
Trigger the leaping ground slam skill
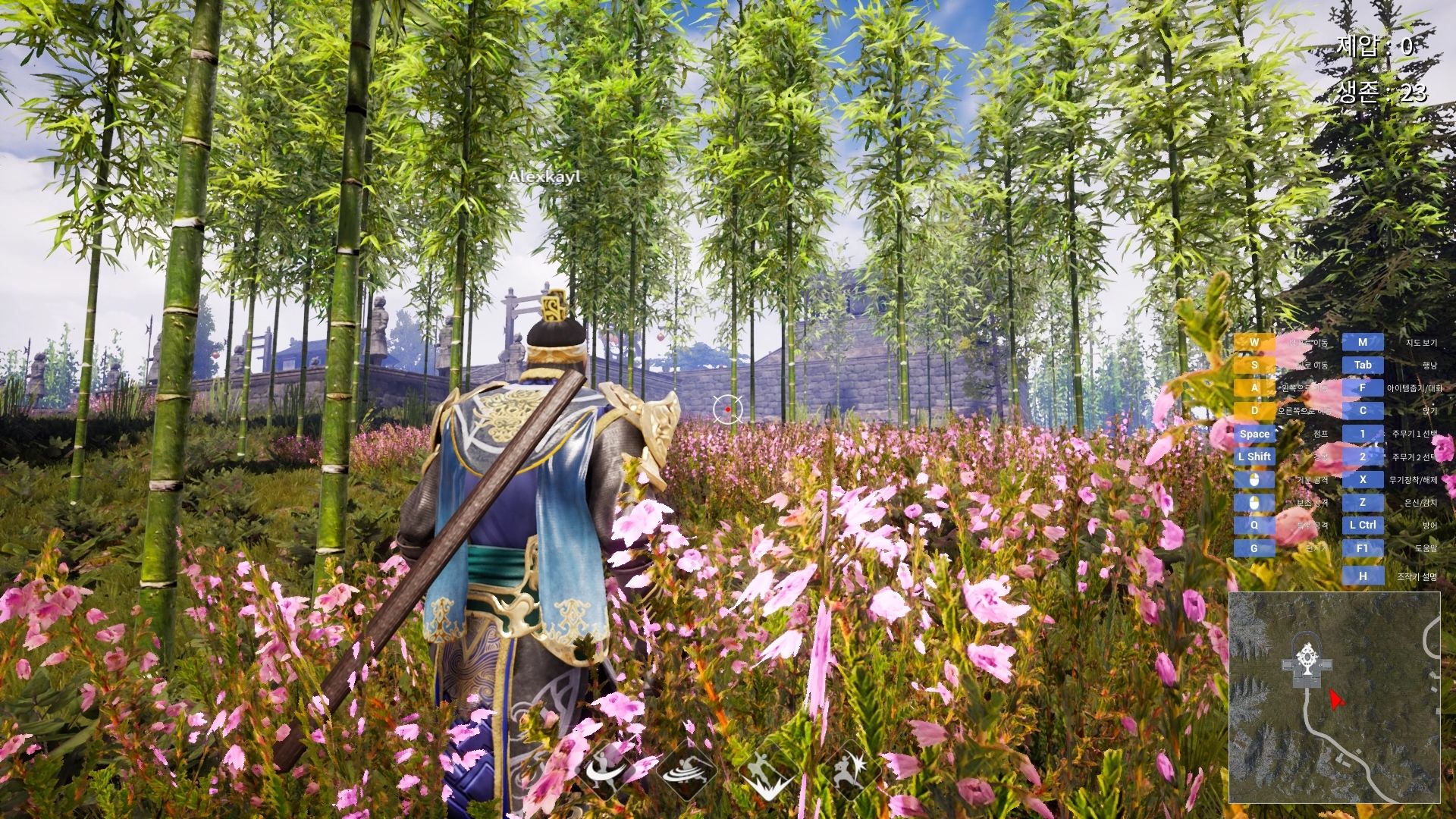click(767, 773)
